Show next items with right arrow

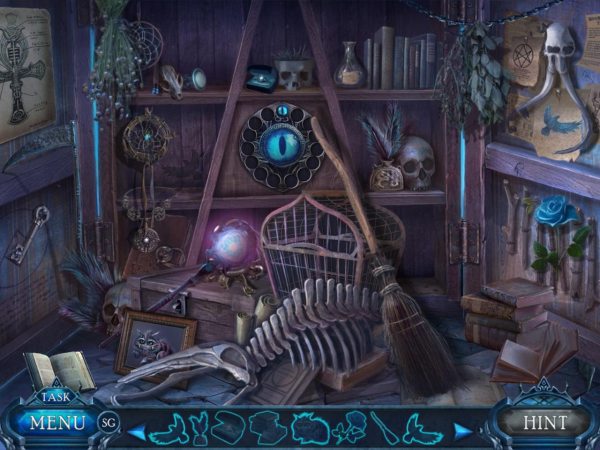click(x=461, y=430)
